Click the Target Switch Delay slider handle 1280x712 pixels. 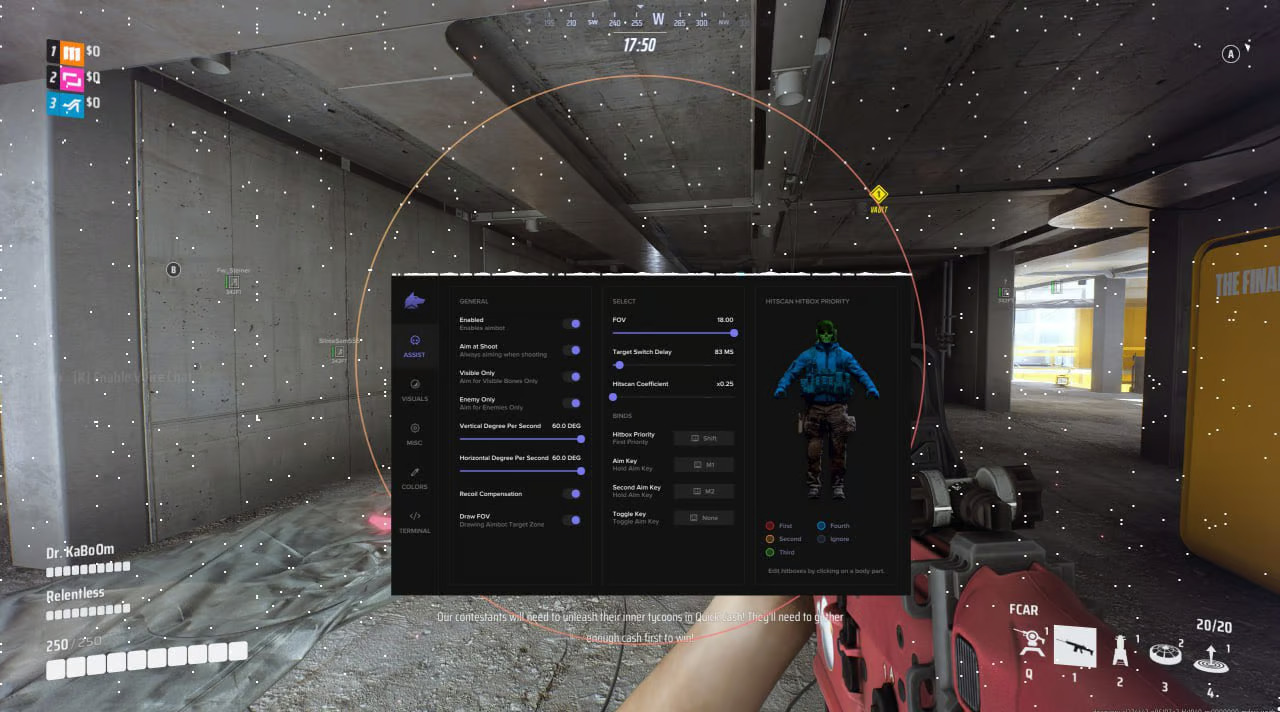point(620,366)
